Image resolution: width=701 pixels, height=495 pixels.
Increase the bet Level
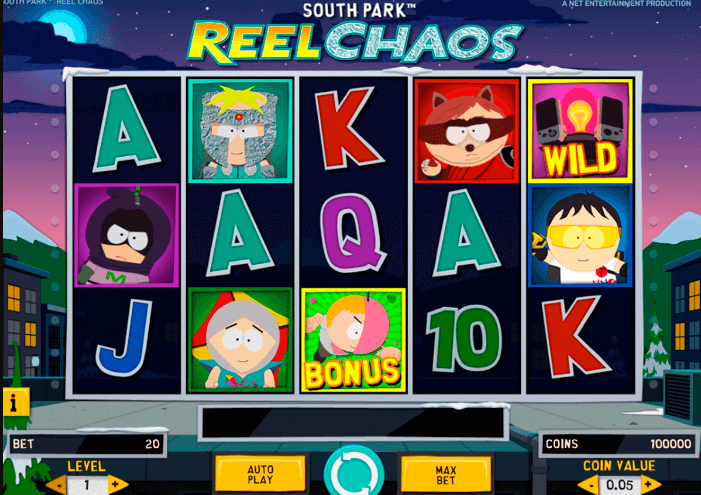(x=117, y=485)
